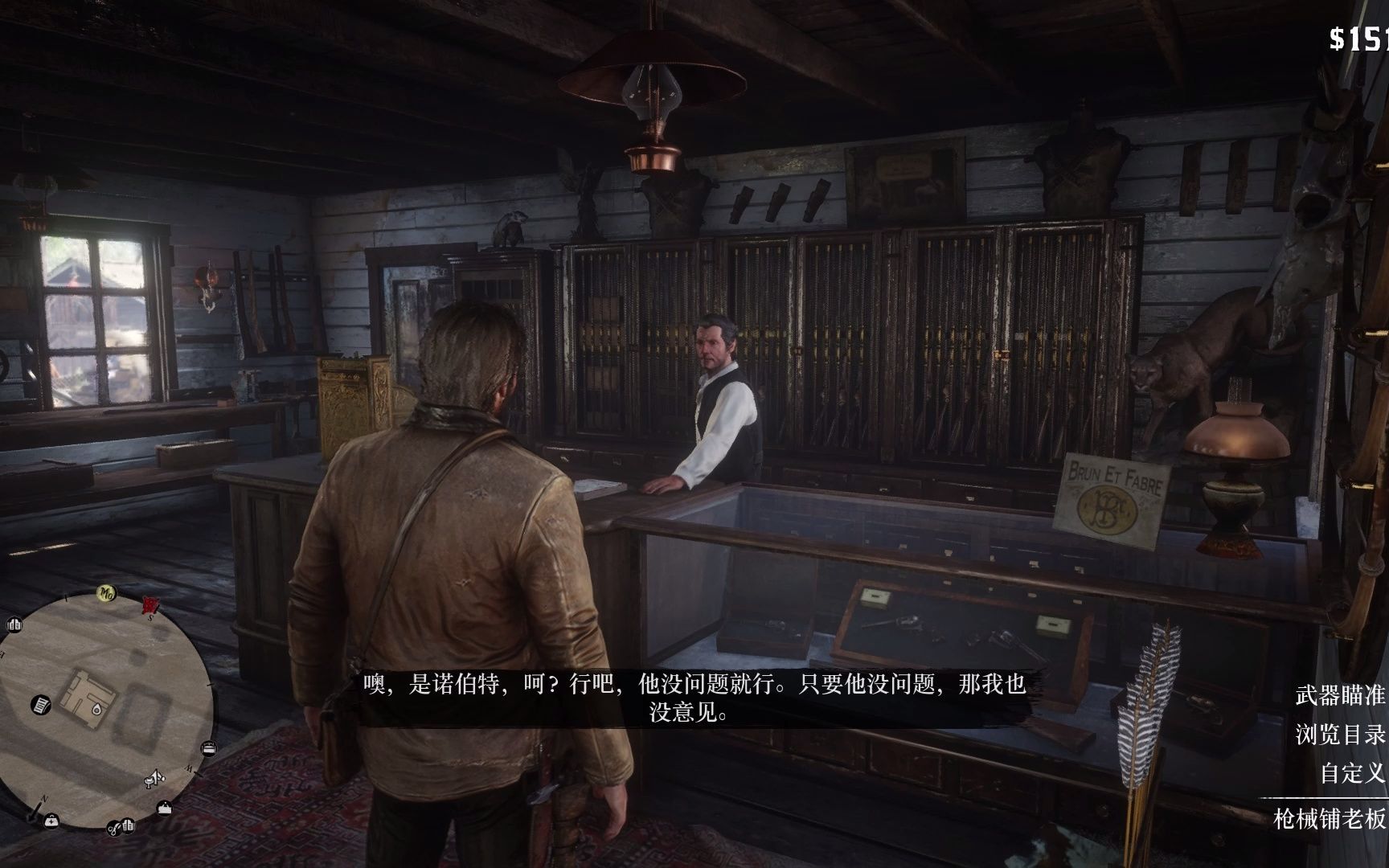Click the scissors barber icon on the minimap
The width and height of the screenshot is (1389, 868).
(x=114, y=829)
